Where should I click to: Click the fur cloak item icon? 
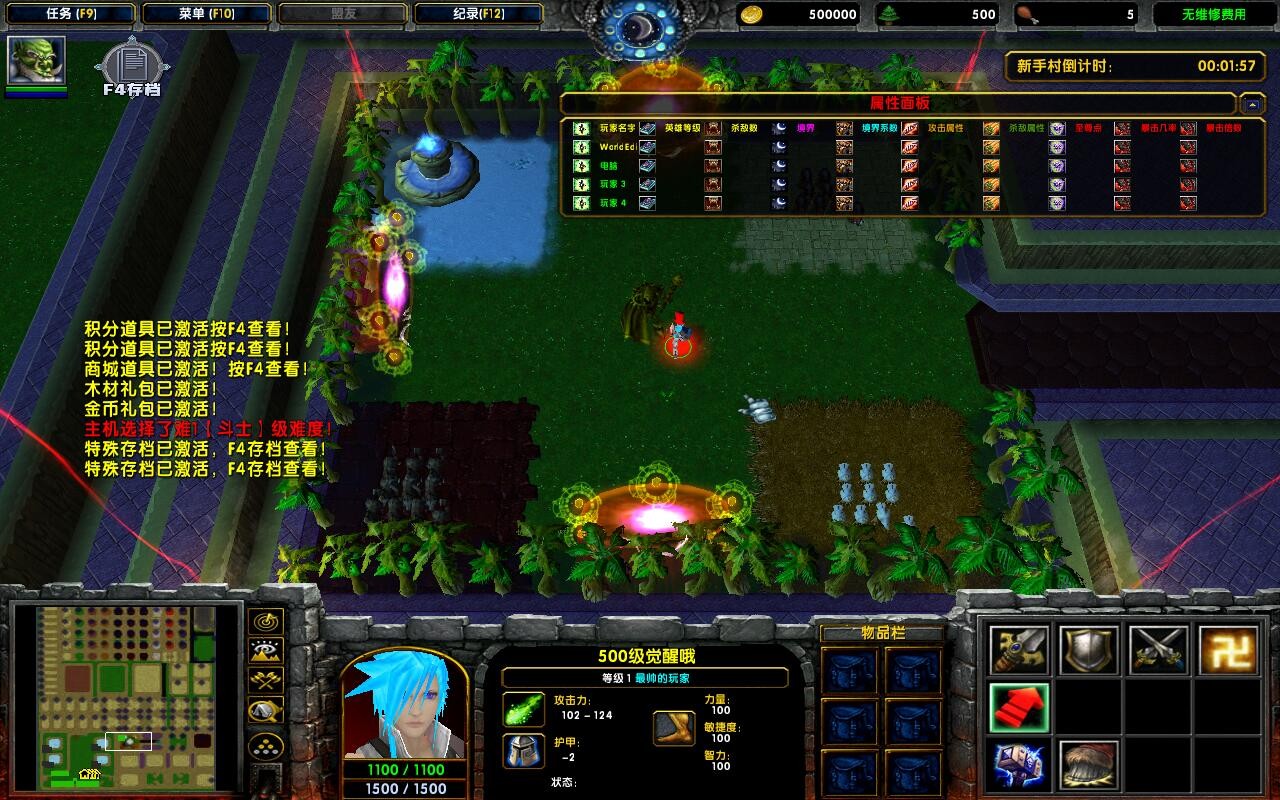(1089, 765)
